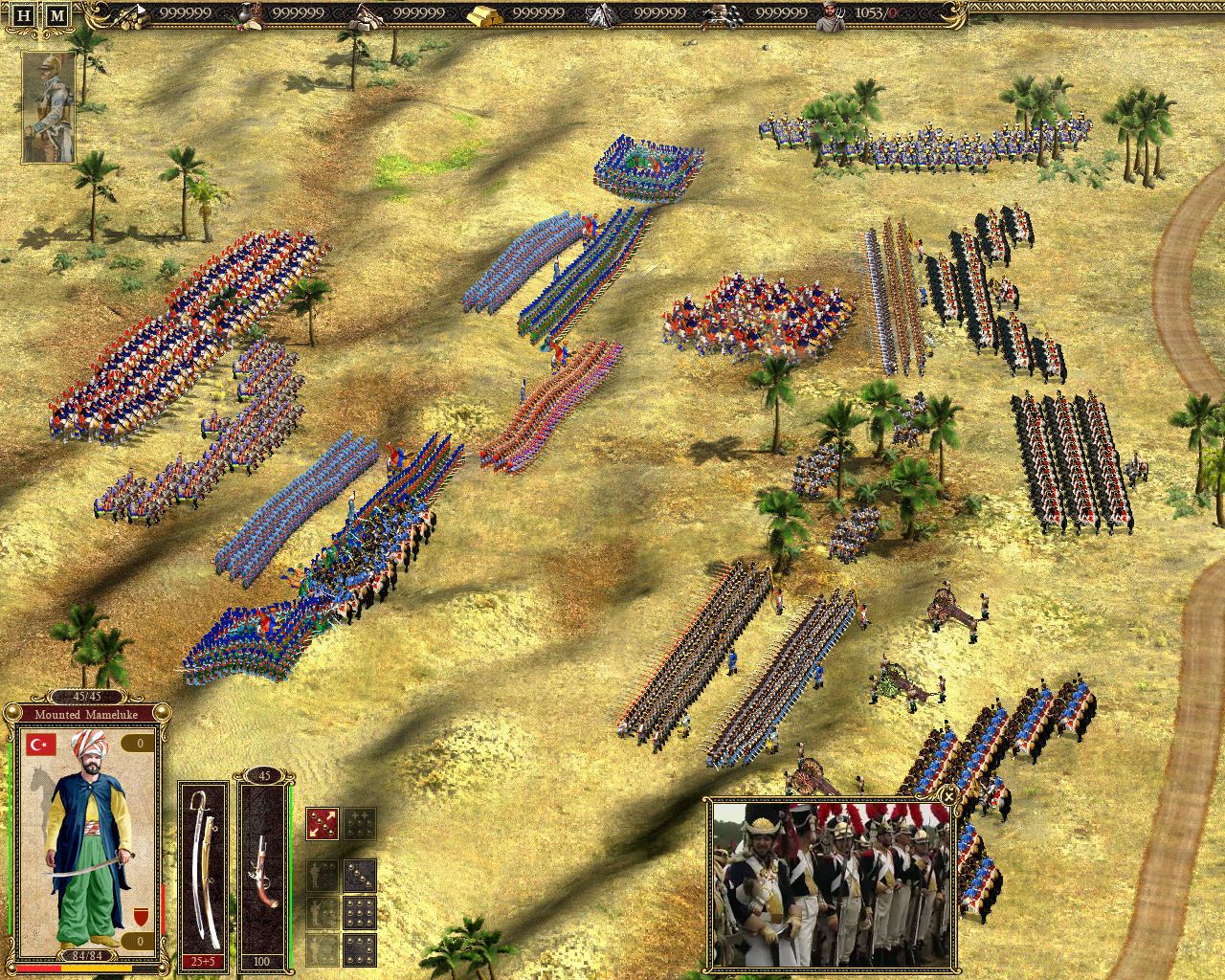1225x980 pixels.
Task: Select the diagonal line formation icon
Action: pyautogui.click(x=359, y=876)
